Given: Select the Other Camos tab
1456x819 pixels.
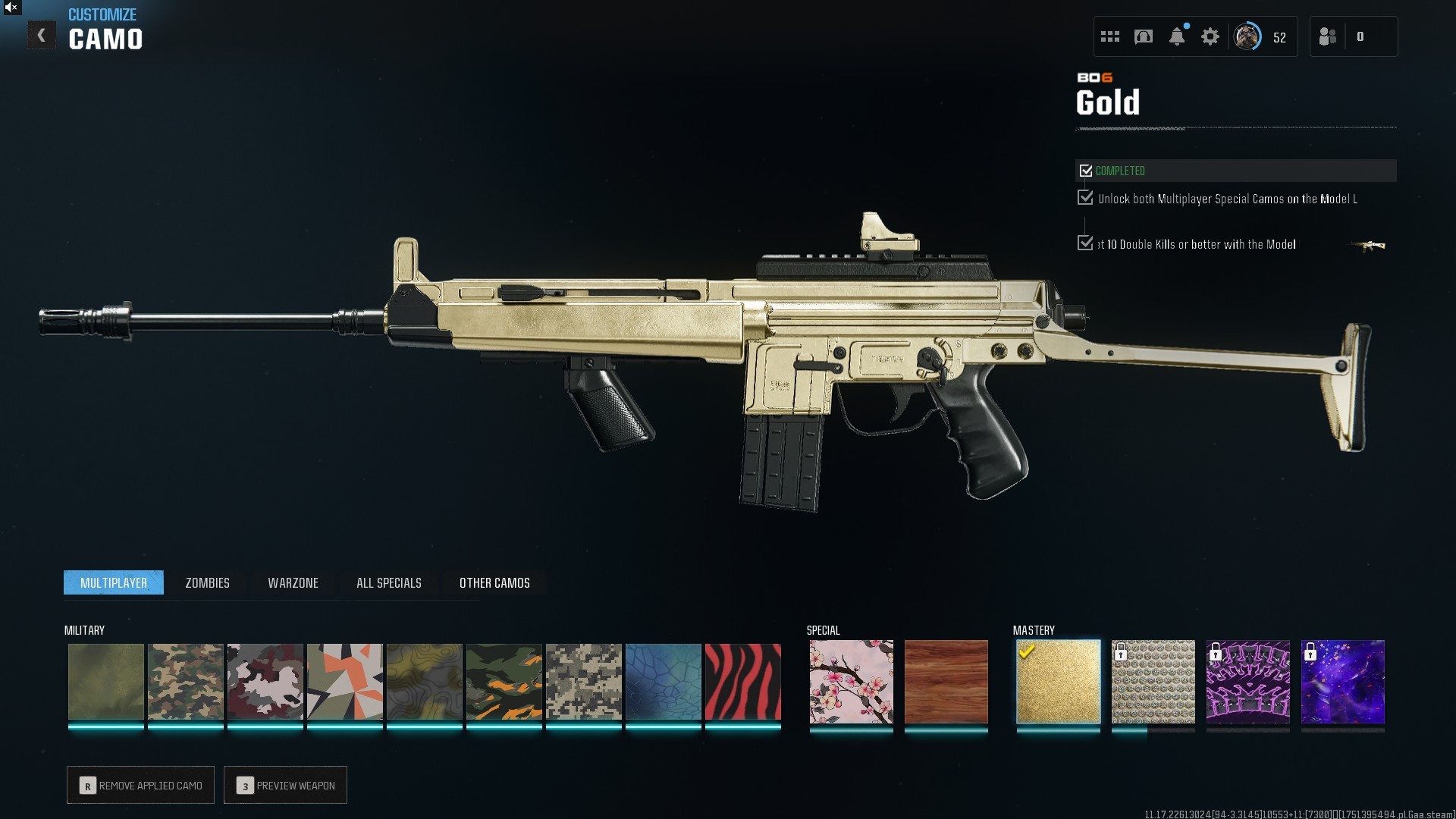Looking at the screenshot, I should click(x=494, y=582).
